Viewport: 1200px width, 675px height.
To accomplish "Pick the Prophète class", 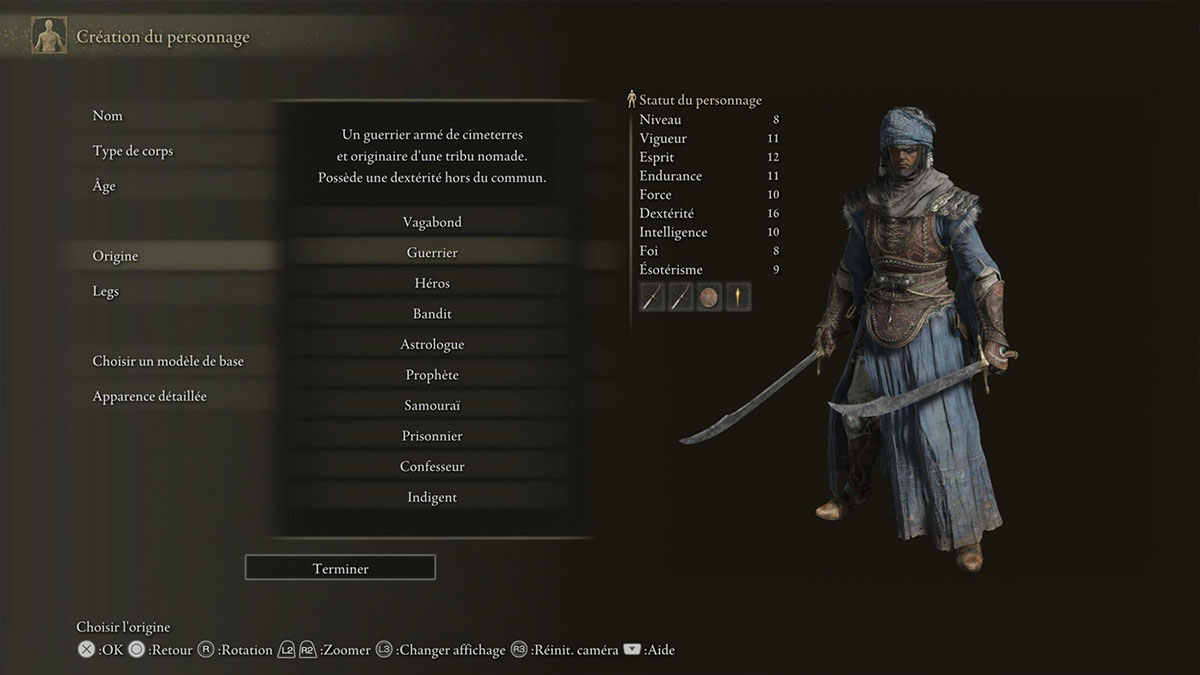I will tap(432, 375).
